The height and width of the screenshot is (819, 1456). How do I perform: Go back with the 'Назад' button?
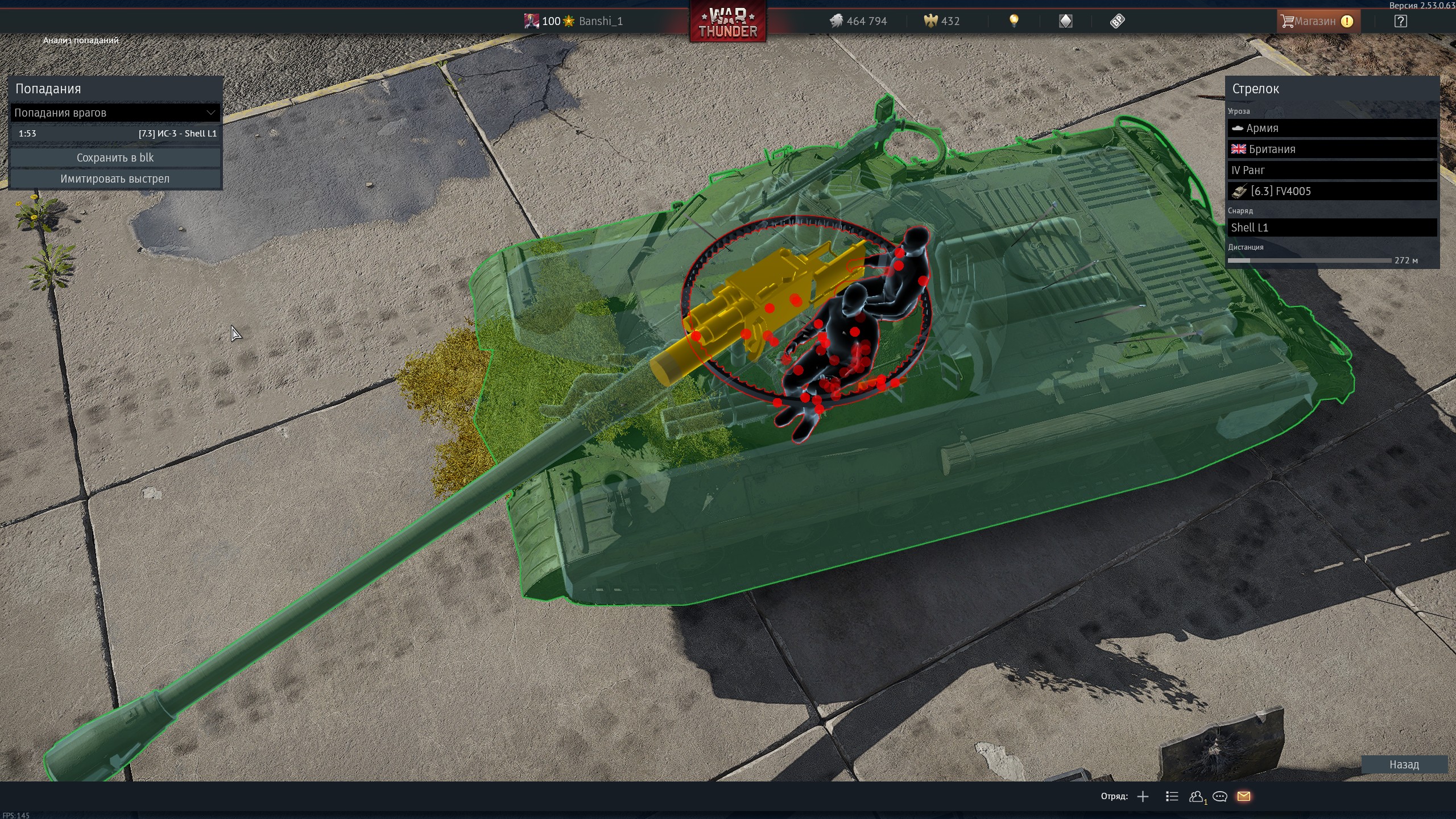click(1404, 764)
